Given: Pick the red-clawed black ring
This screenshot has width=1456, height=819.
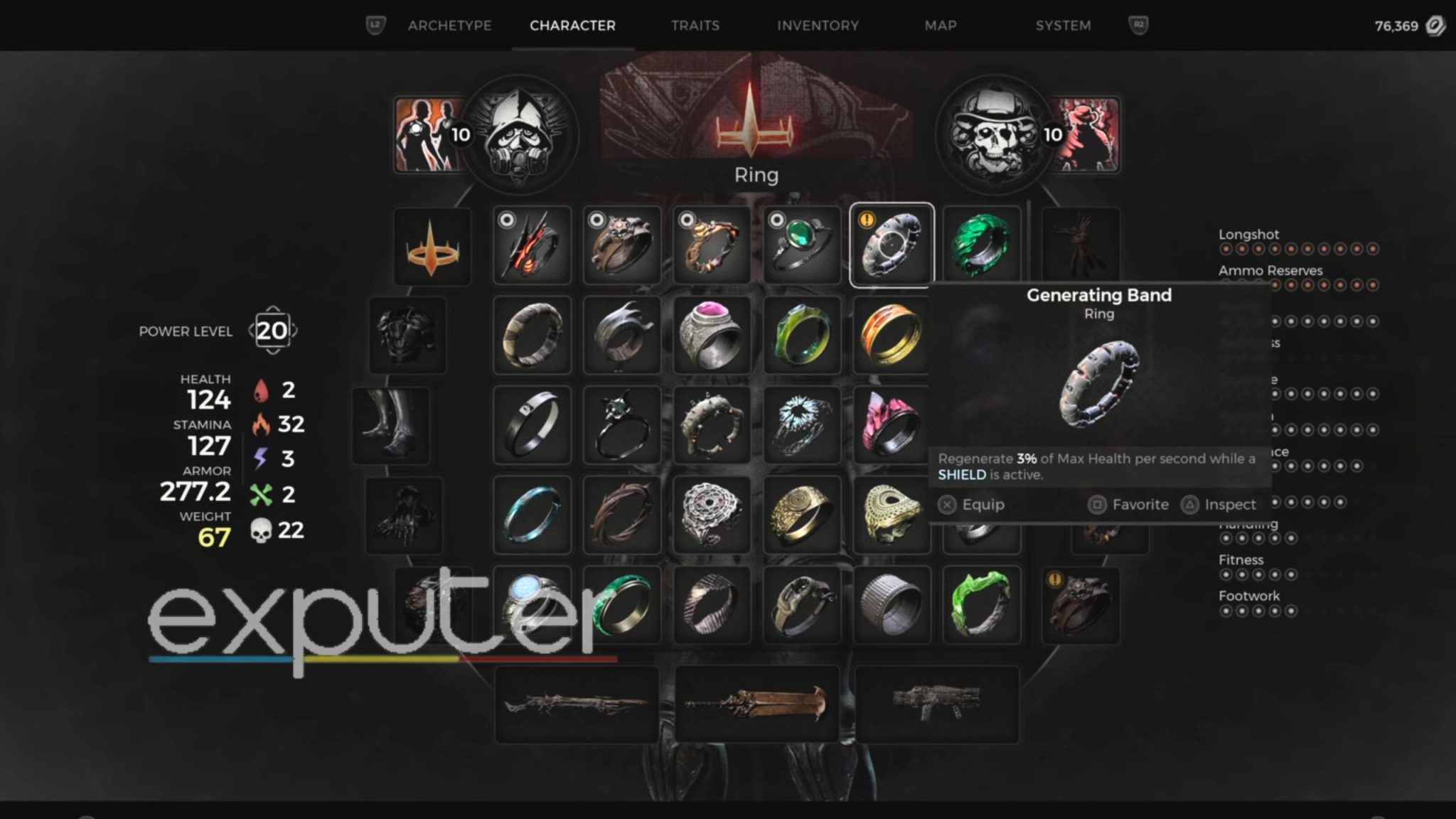Looking at the screenshot, I should 532,245.
